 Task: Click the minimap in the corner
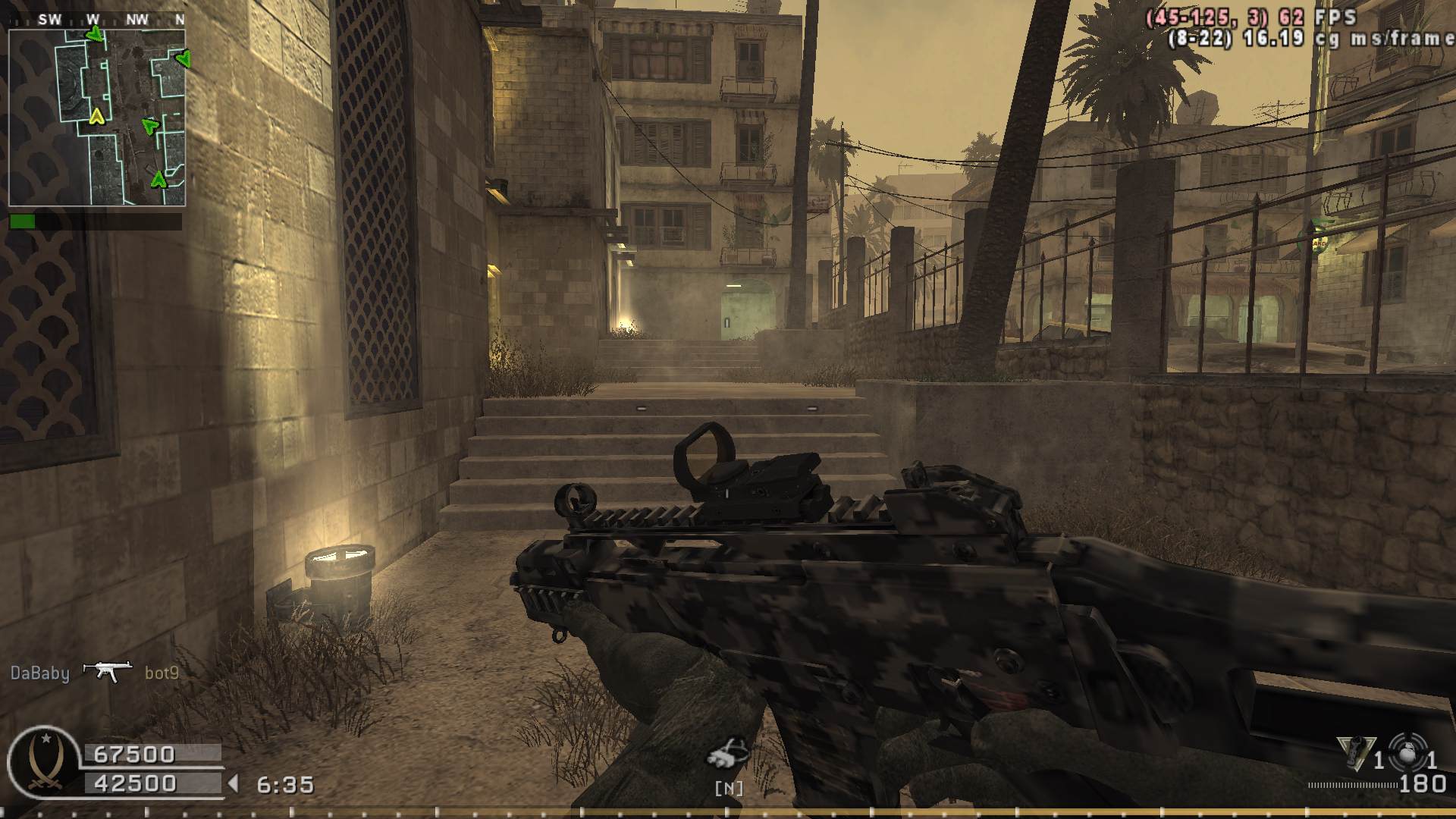point(97,118)
